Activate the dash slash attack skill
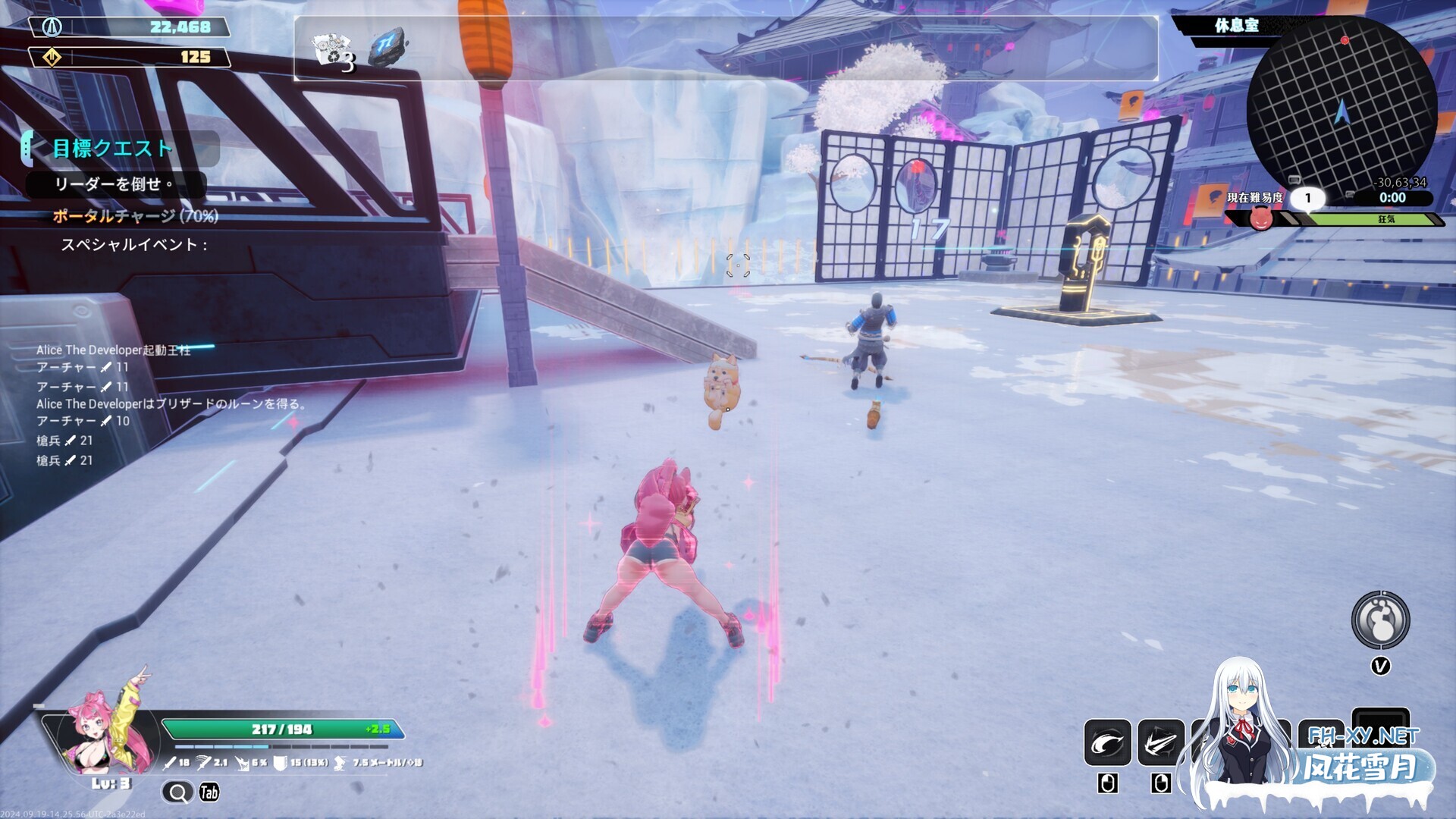The image size is (1456, 819). point(1160,743)
